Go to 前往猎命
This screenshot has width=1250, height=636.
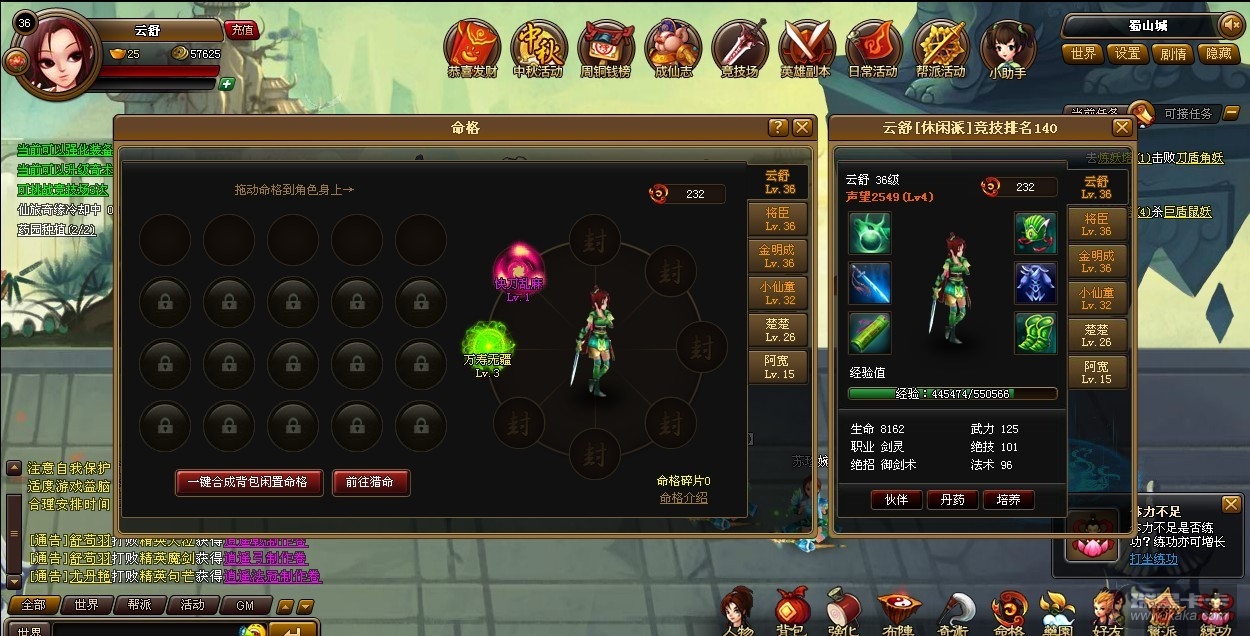tap(370, 482)
